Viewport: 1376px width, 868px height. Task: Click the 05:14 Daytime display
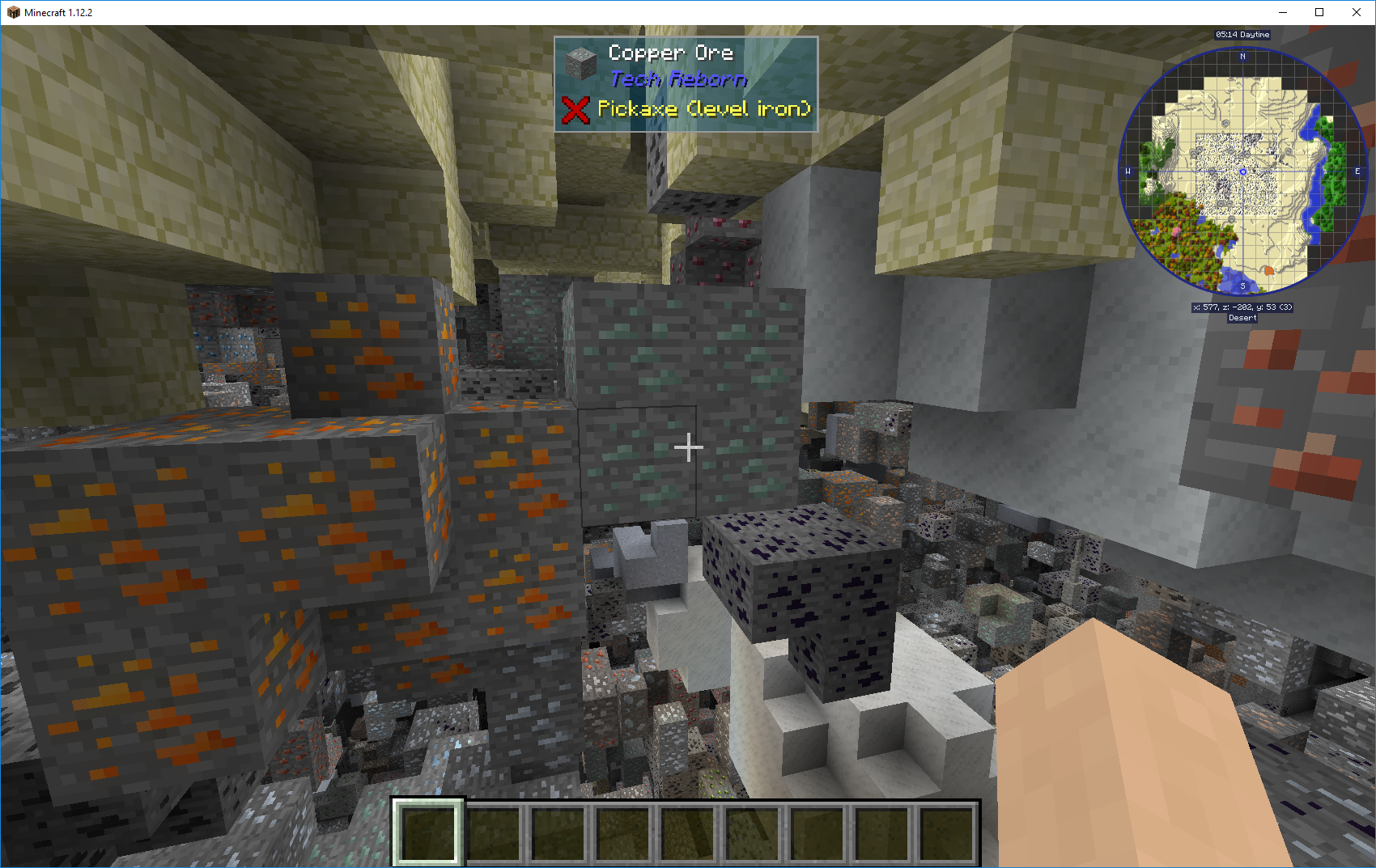coord(1242,35)
